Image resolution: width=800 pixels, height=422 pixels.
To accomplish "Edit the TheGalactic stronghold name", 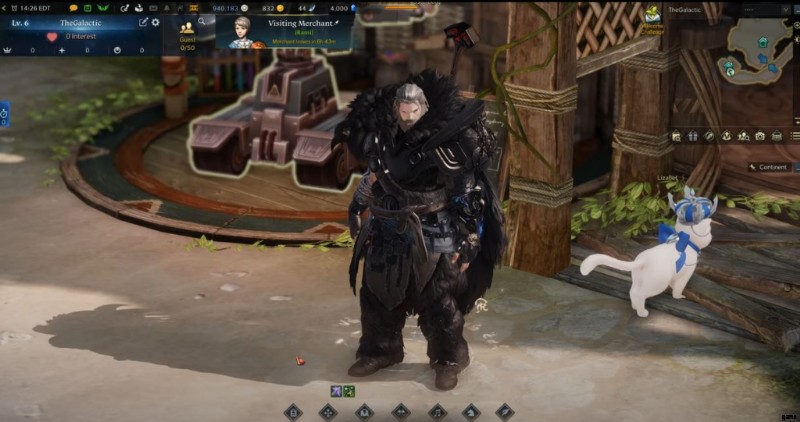I will [143, 22].
